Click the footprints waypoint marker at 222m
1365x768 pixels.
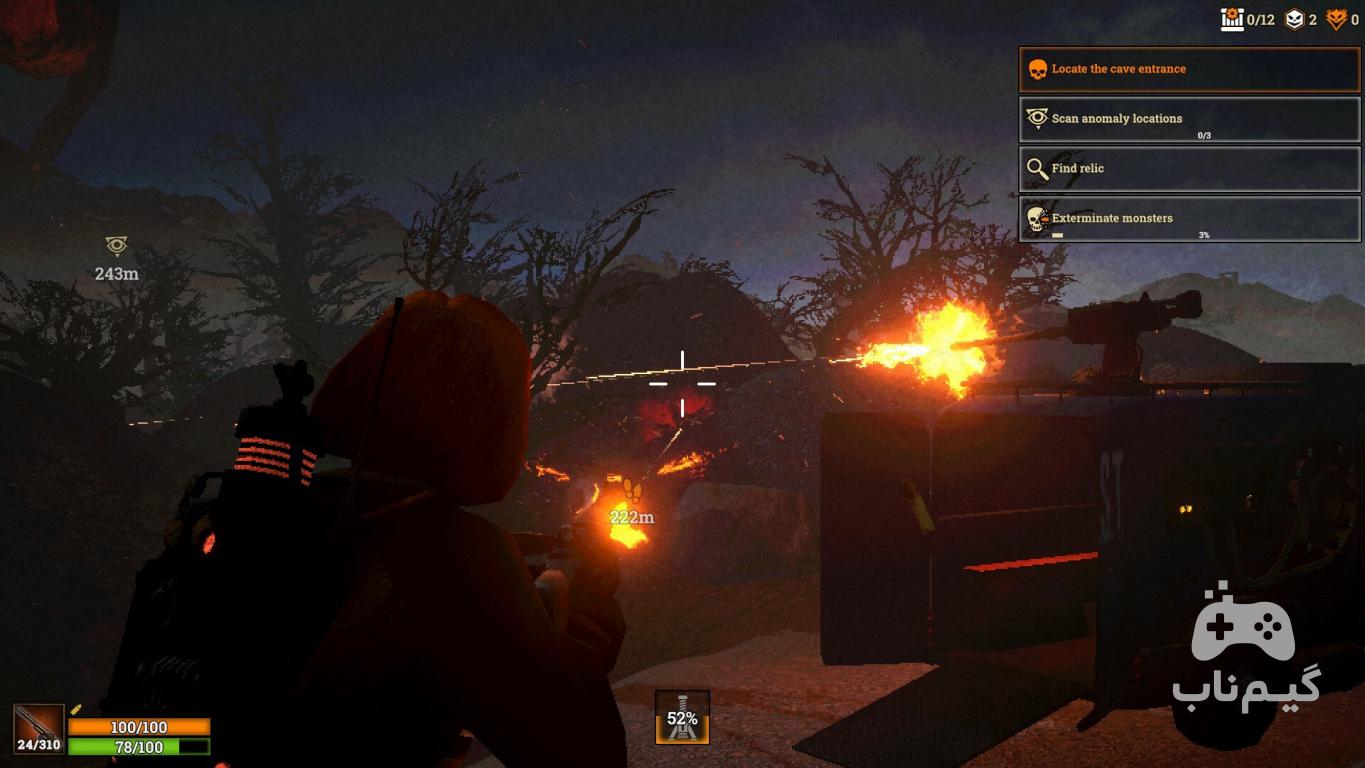click(x=631, y=490)
